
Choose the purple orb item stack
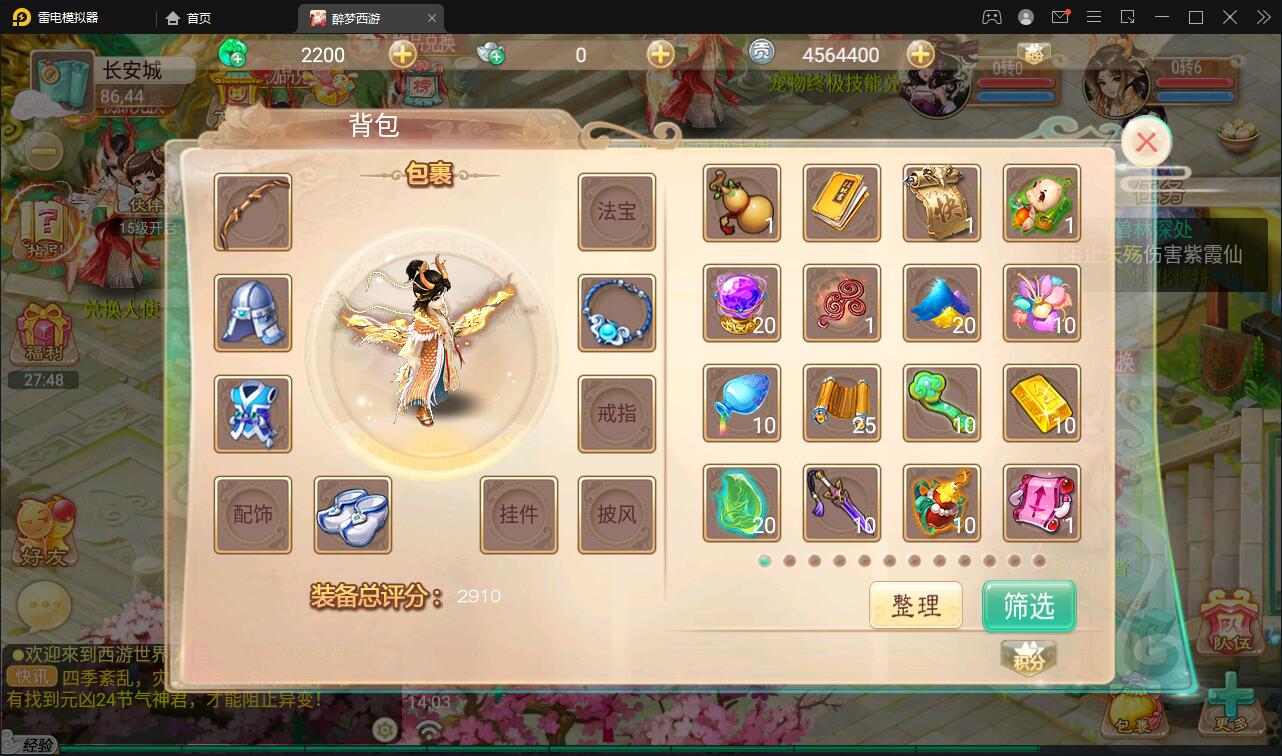pyautogui.click(x=742, y=303)
